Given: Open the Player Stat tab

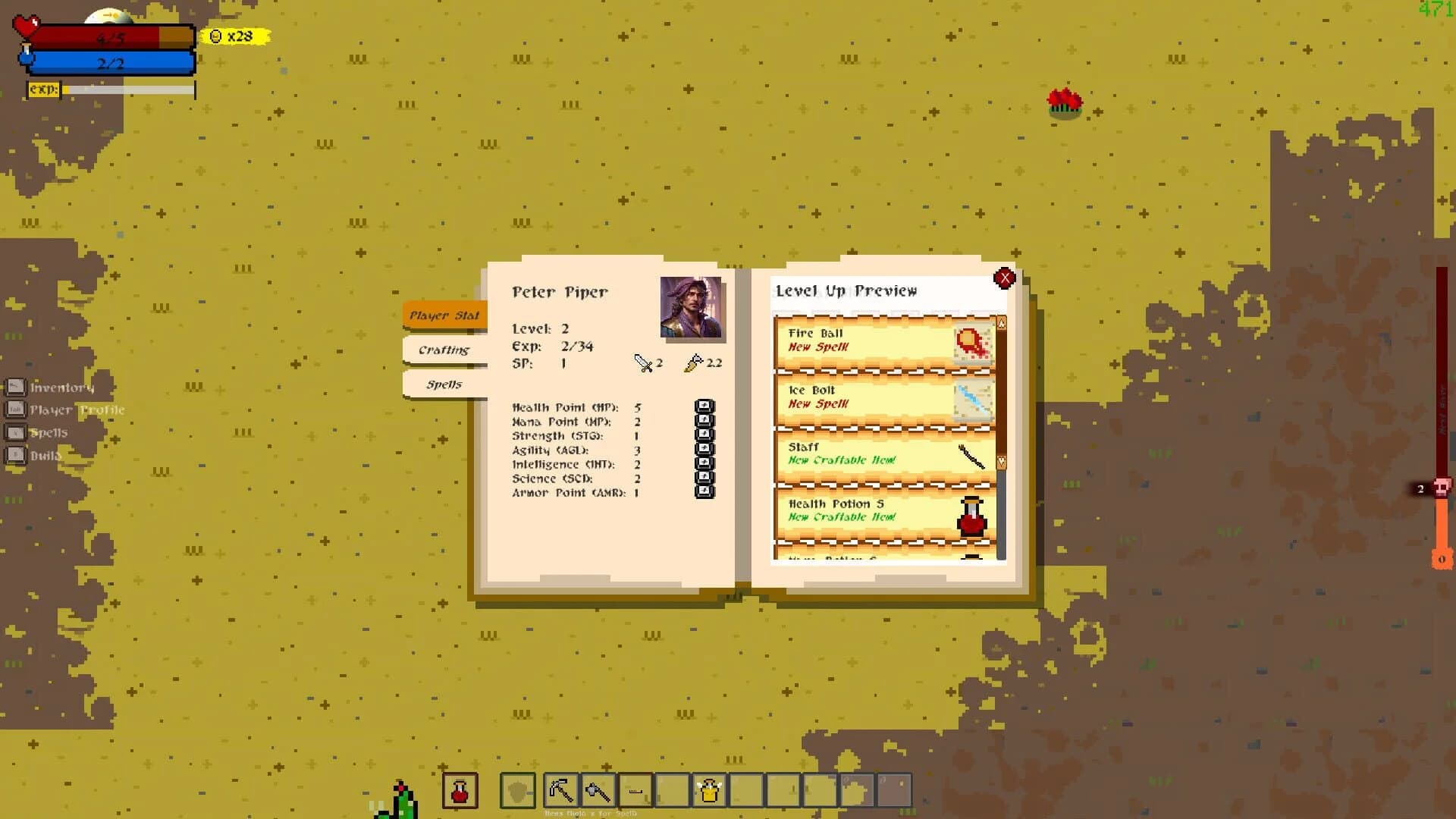Looking at the screenshot, I should point(444,315).
